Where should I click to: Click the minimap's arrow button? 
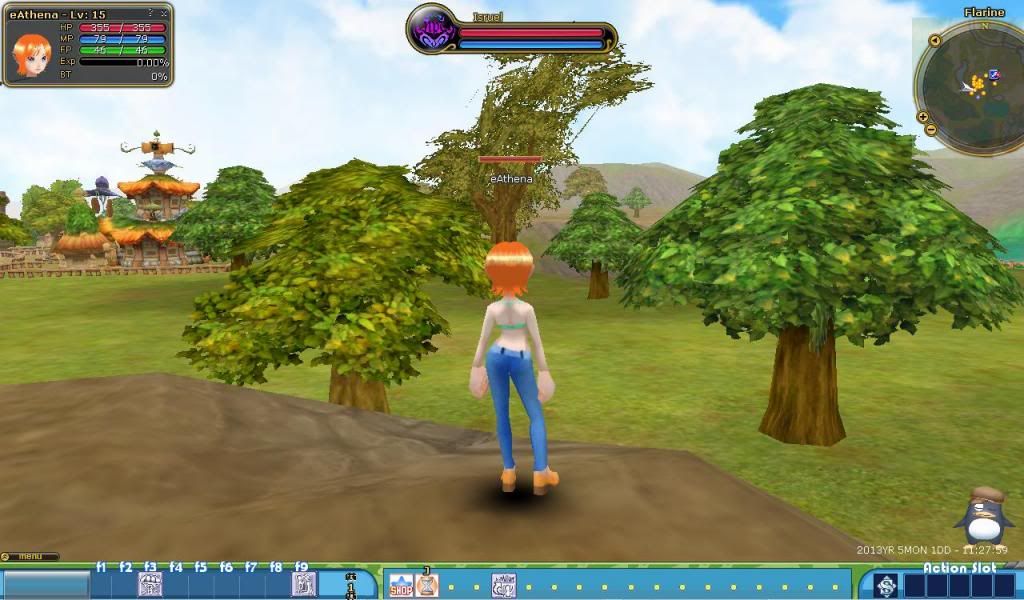point(934,41)
